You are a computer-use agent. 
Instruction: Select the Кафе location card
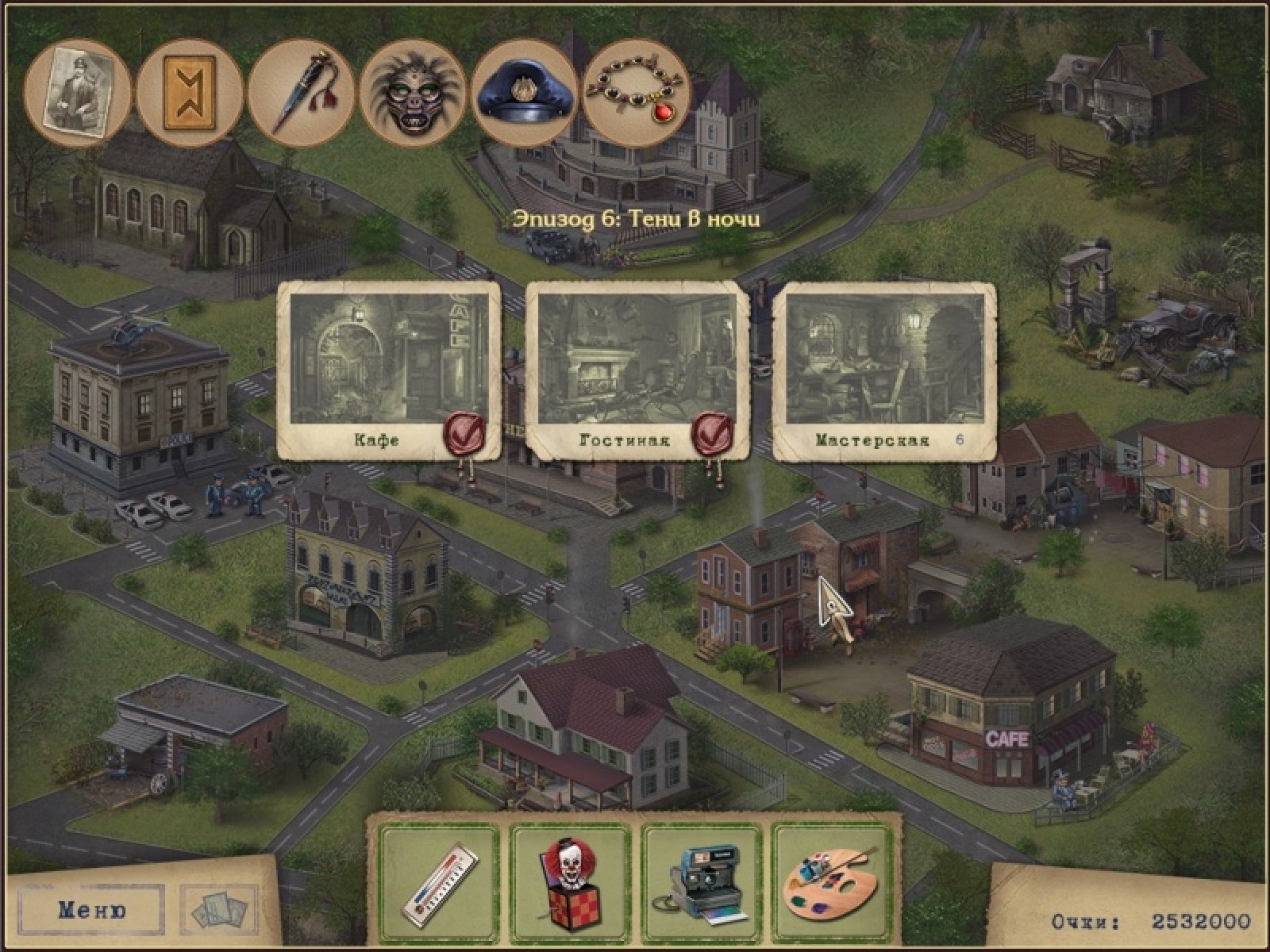389,370
